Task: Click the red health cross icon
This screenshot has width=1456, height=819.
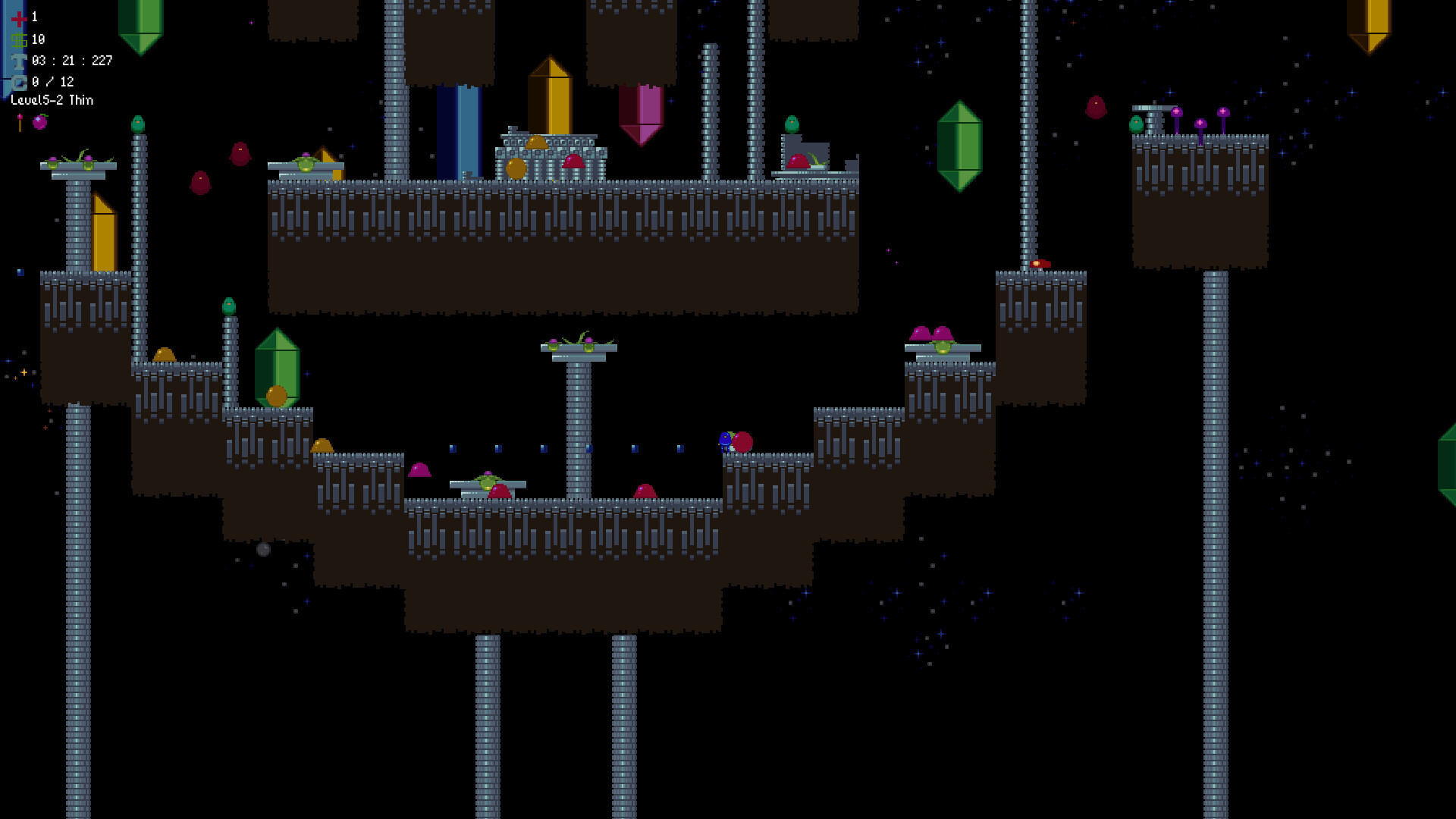Action: pos(19,20)
